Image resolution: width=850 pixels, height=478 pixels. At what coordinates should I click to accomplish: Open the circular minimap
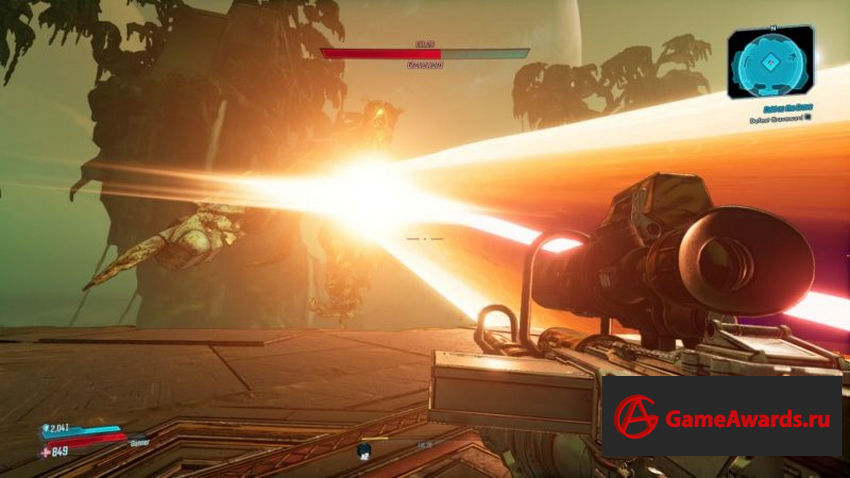pos(770,62)
